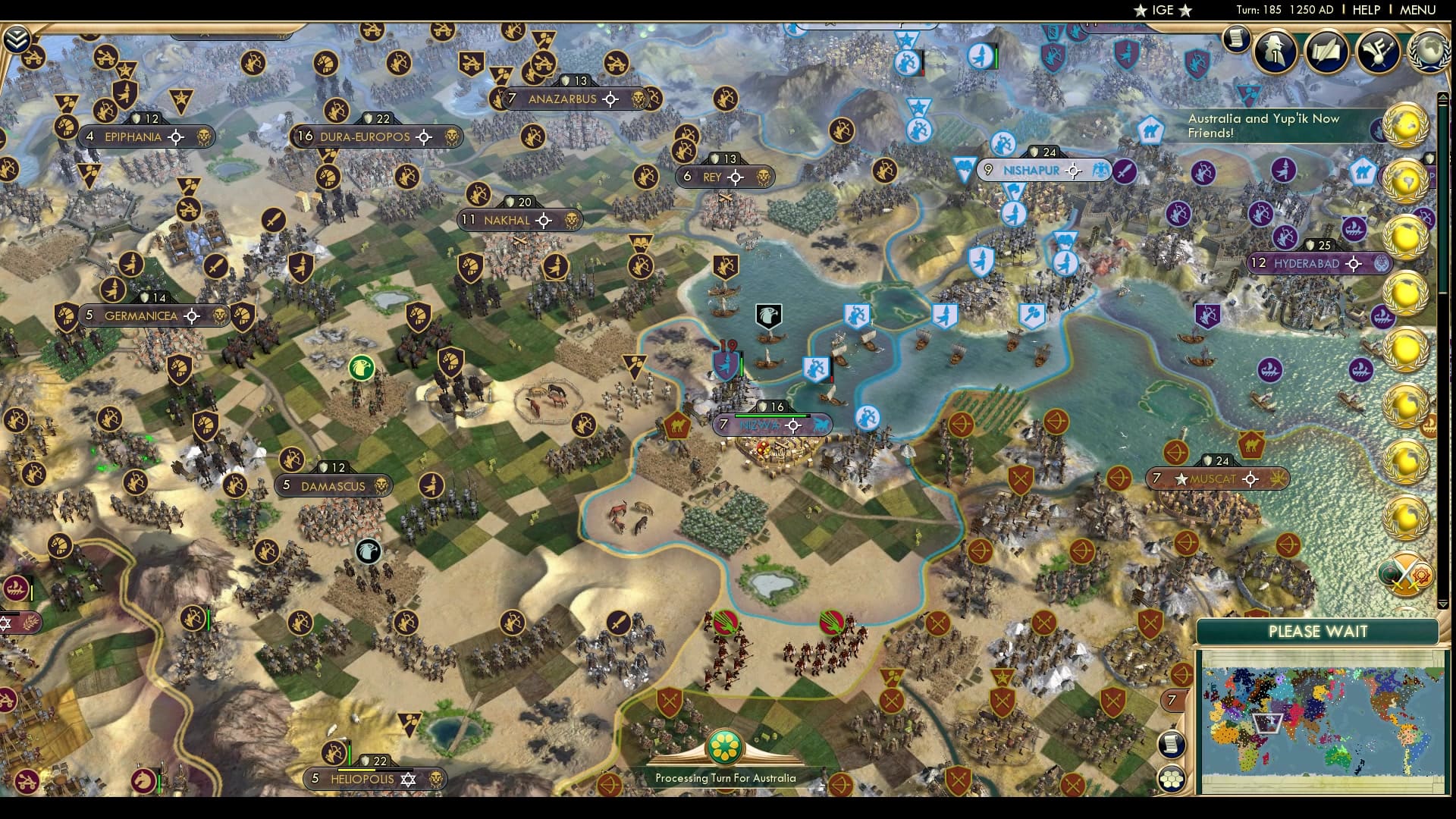Open the Culture overview winged icon

(x=1376, y=51)
